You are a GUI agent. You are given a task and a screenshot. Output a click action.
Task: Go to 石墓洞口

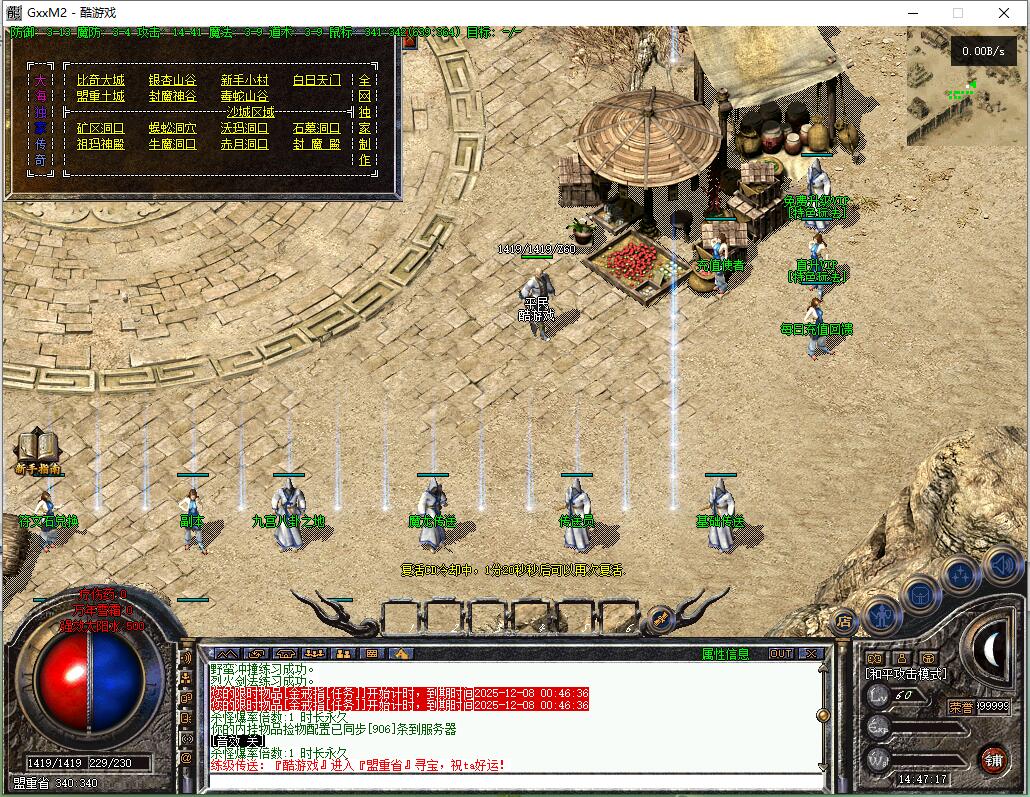click(317, 128)
